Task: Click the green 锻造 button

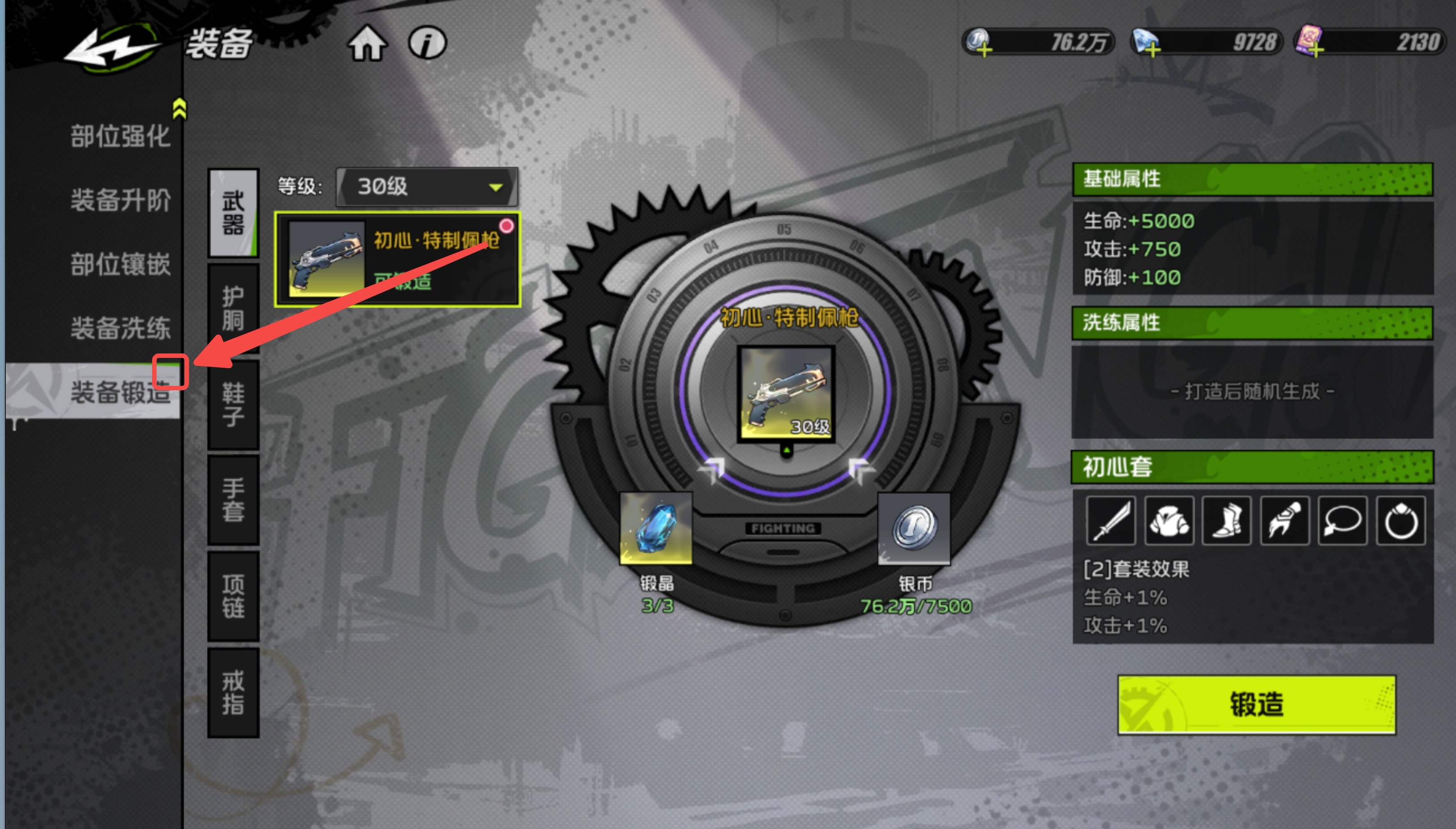Action: [x=1256, y=704]
